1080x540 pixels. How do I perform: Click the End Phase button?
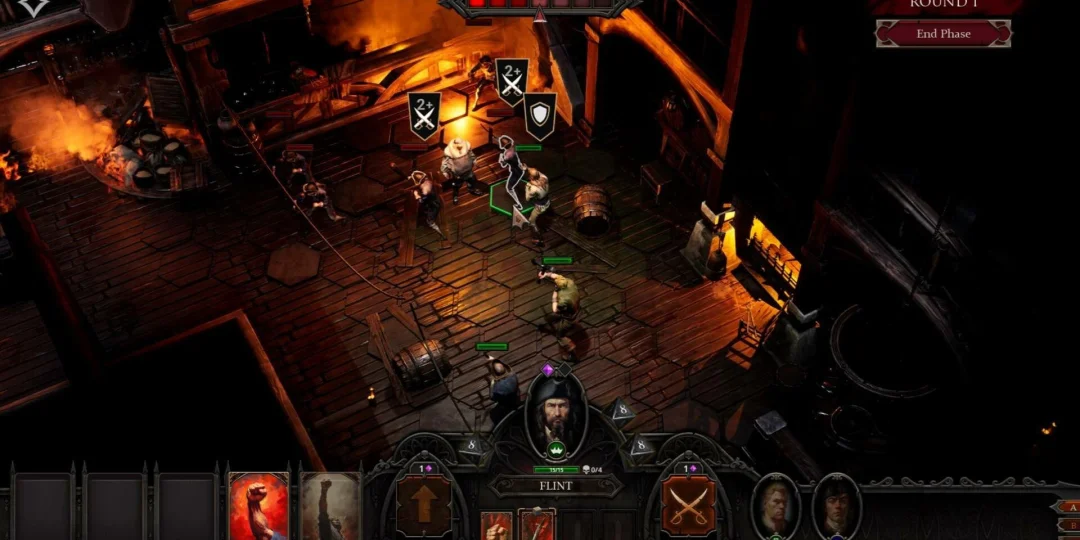(x=942, y=34)
